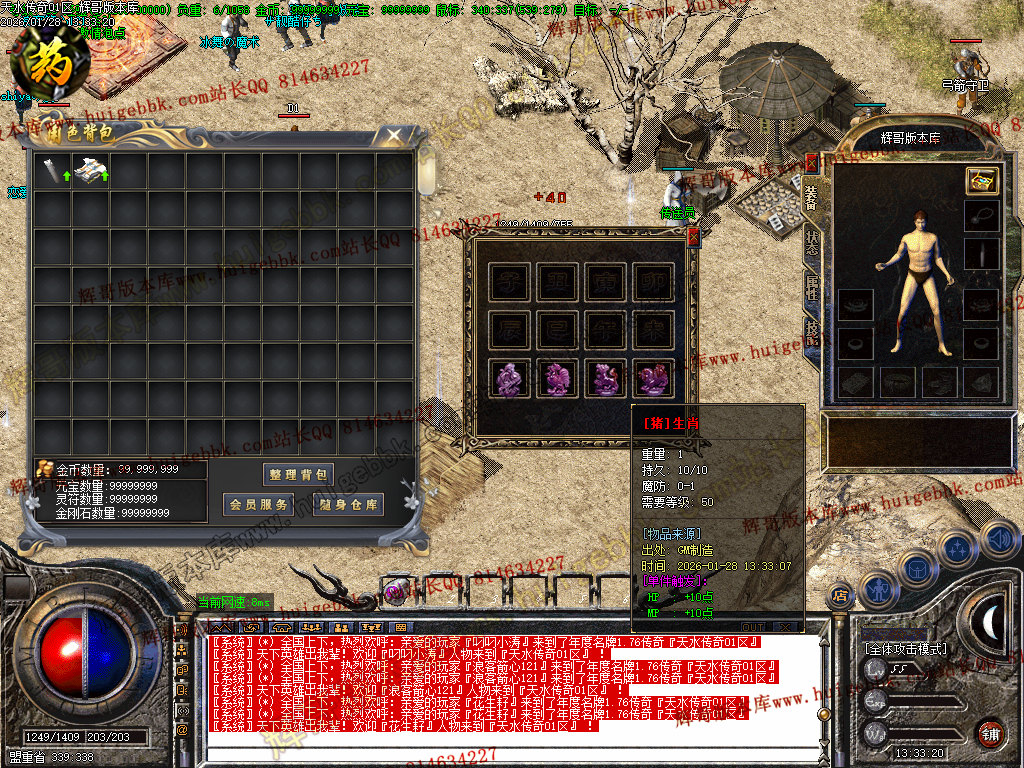Open 会员服务 member services
The height and width of the screenshot is (768, 1024).
(x=258, y=505)
